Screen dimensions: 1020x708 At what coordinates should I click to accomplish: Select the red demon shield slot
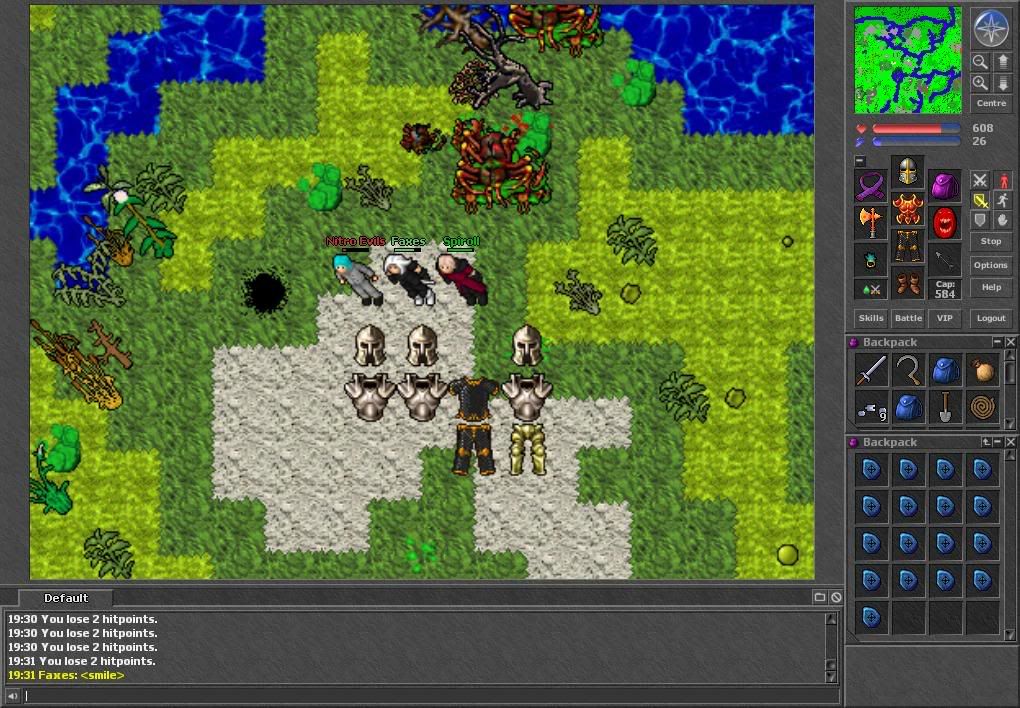pyautogui.click(x=945, y=222)
